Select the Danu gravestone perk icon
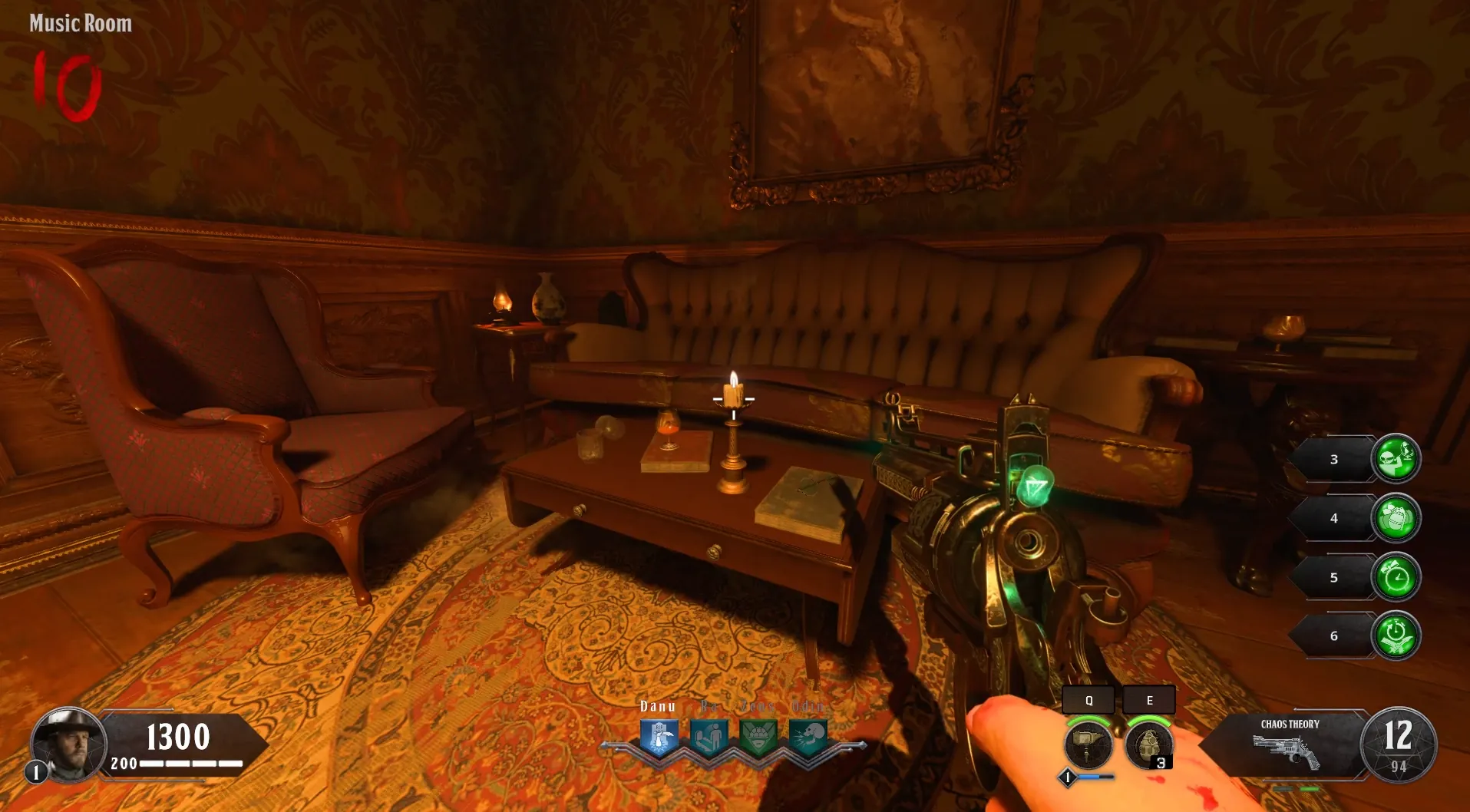The height and width of the screenshot is (812, 1470). click(659, 738)
